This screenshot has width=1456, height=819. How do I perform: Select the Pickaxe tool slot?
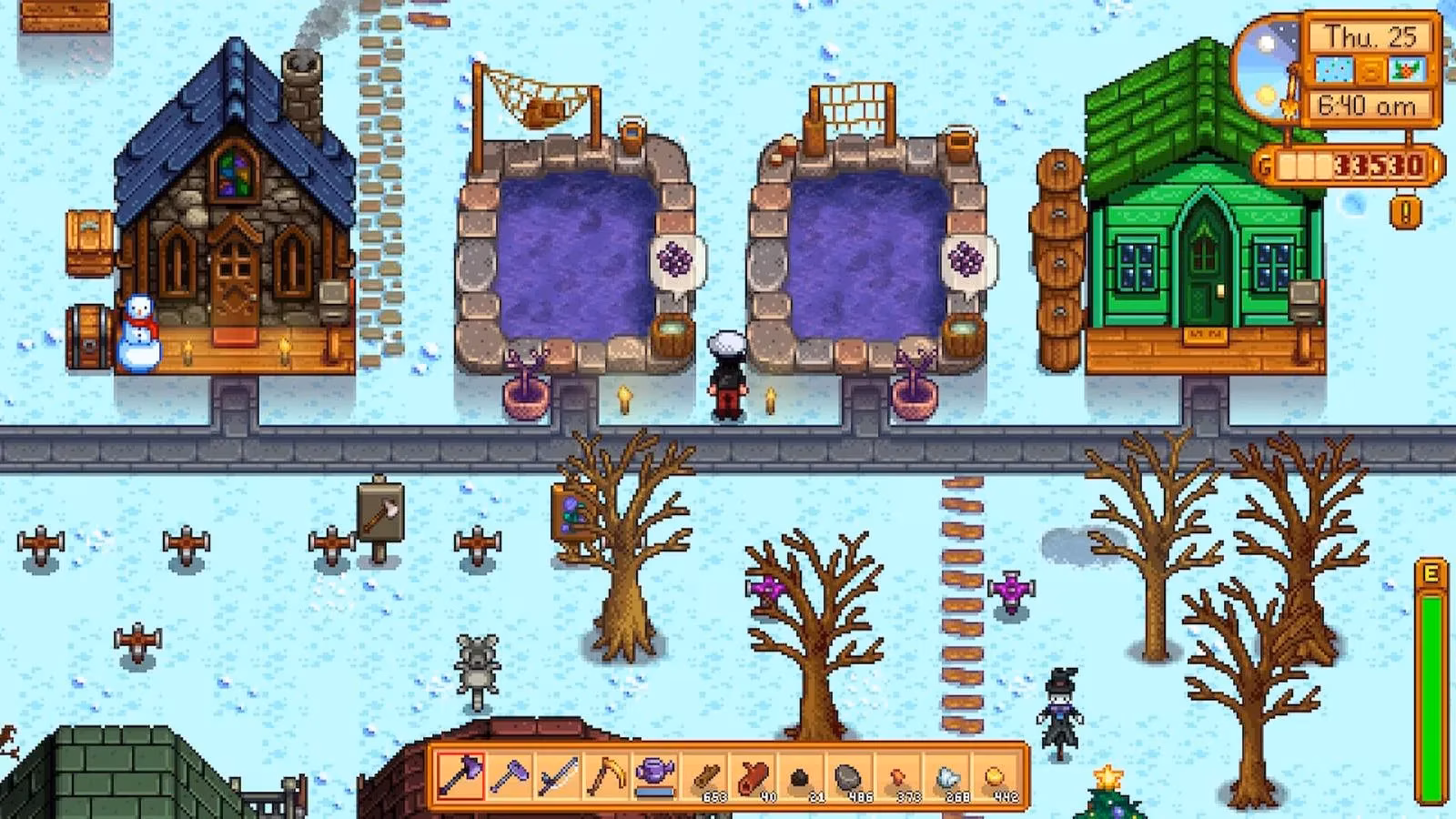click(x=508, y=781)
